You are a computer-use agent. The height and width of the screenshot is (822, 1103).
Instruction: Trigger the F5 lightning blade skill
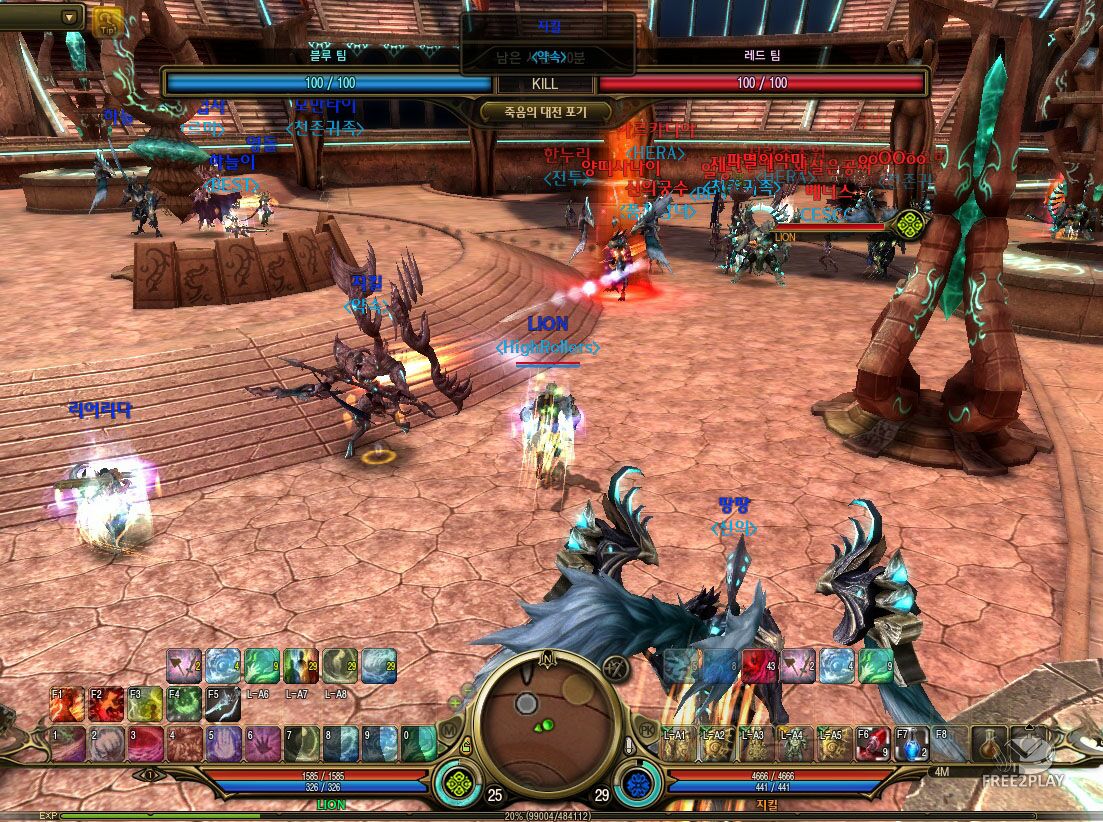point(222,704)
